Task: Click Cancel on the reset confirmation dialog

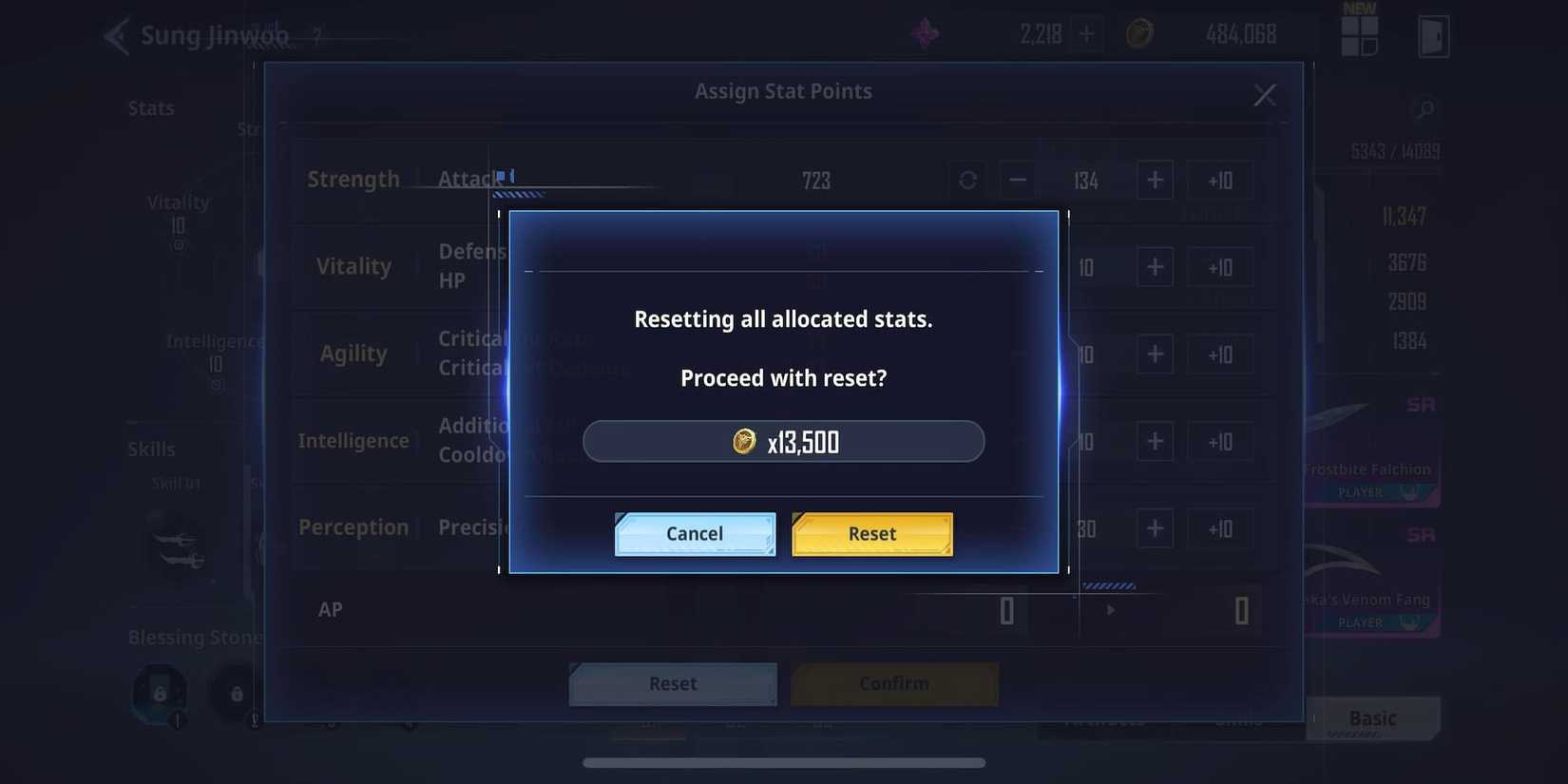Action: pos(694,533)
